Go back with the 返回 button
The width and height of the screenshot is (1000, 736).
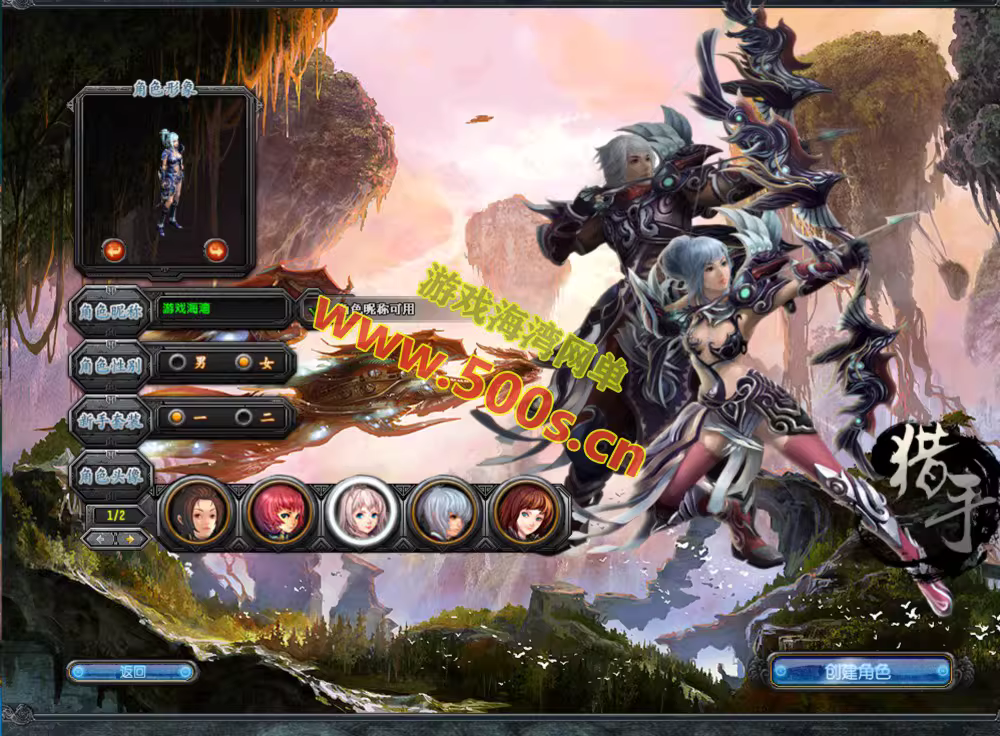point(132,672)
